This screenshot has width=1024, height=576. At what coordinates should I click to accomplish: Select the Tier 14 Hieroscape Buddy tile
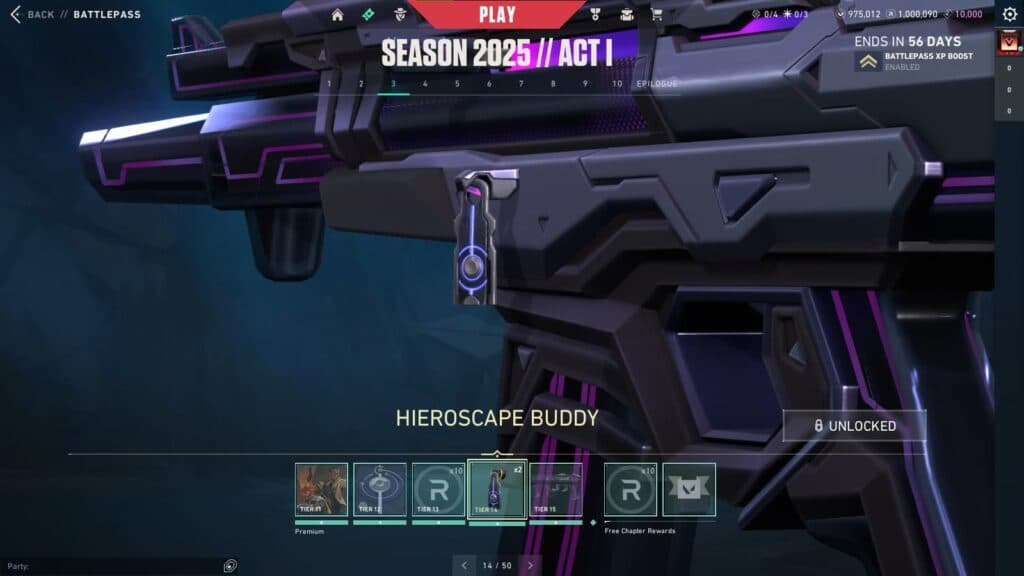tap(497, 489)
